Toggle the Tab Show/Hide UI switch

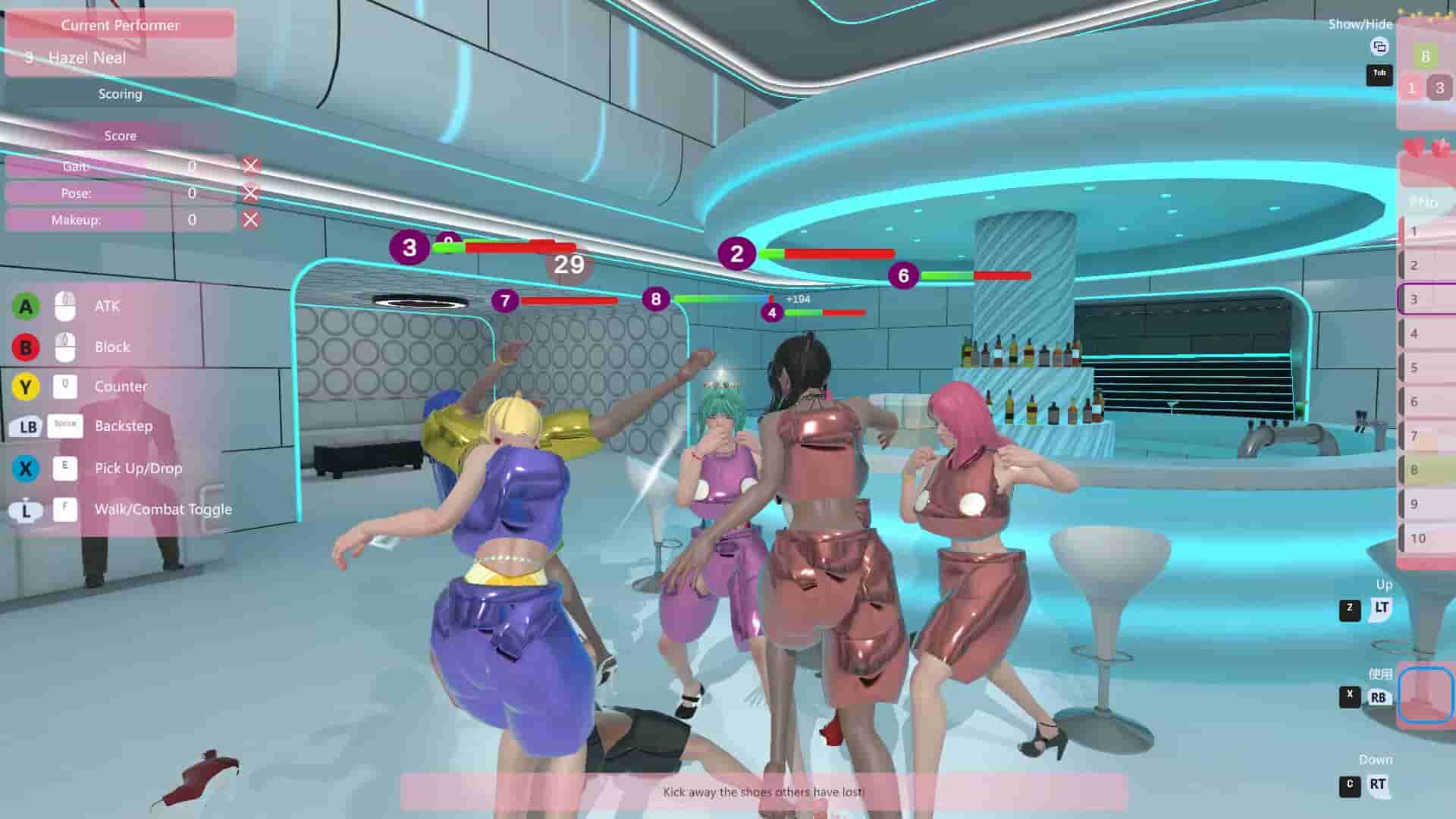[x=1379, y=75]
